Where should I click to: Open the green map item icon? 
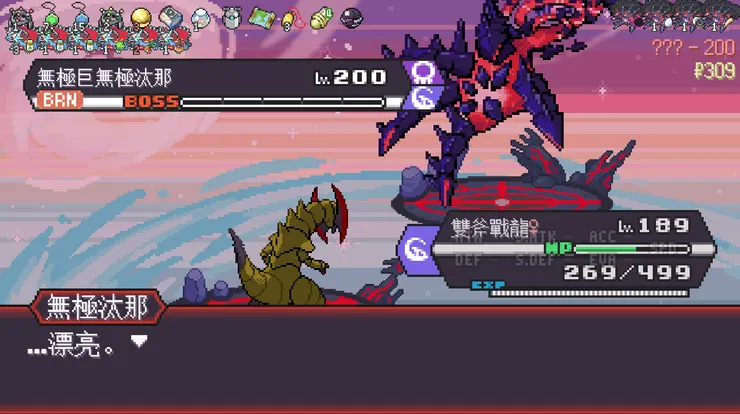(262, 17)
